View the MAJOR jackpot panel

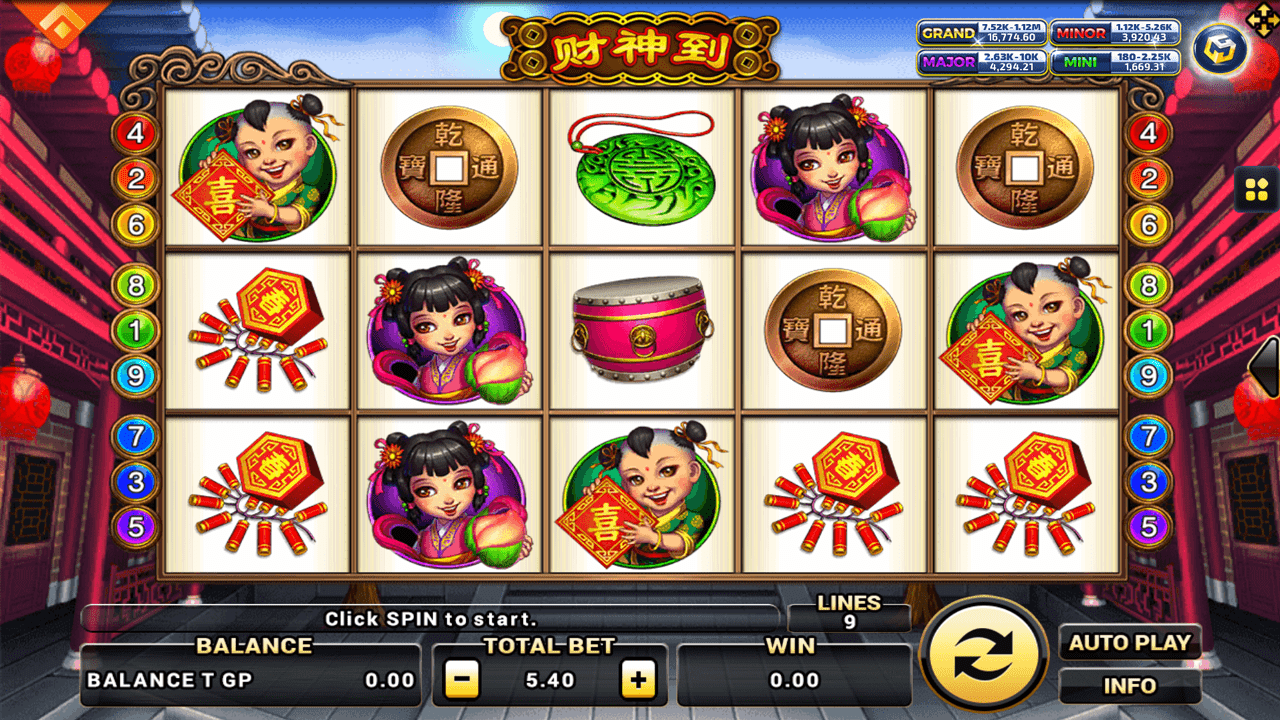(x=982, y=62)
